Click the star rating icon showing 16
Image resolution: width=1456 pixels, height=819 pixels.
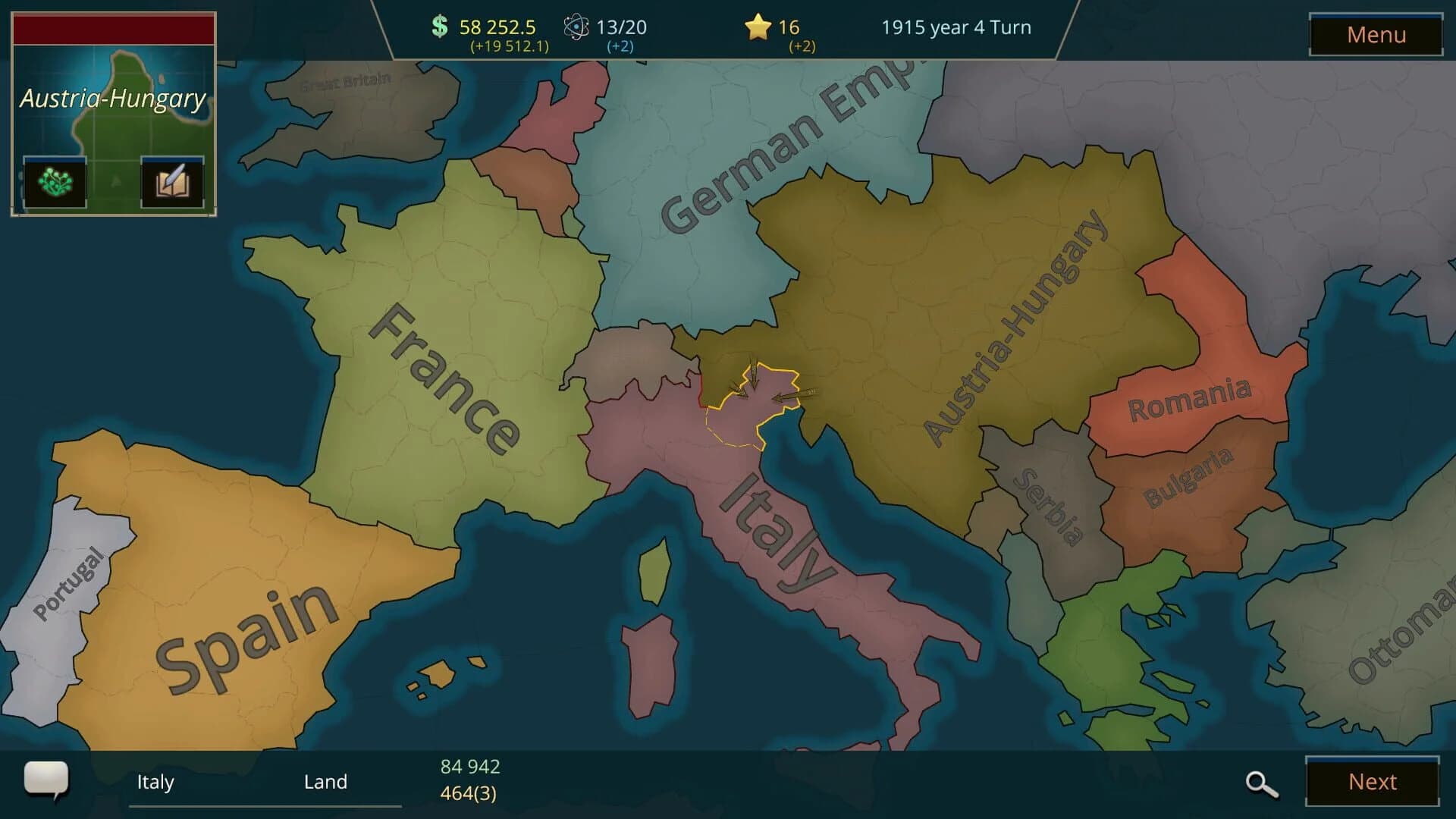(756, 27)
